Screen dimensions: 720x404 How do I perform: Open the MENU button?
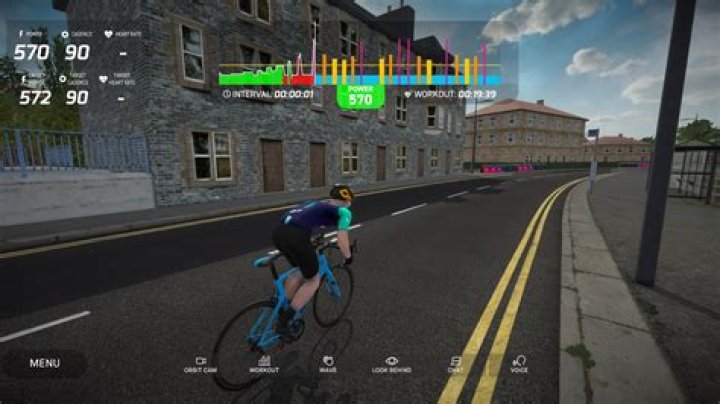44,363
